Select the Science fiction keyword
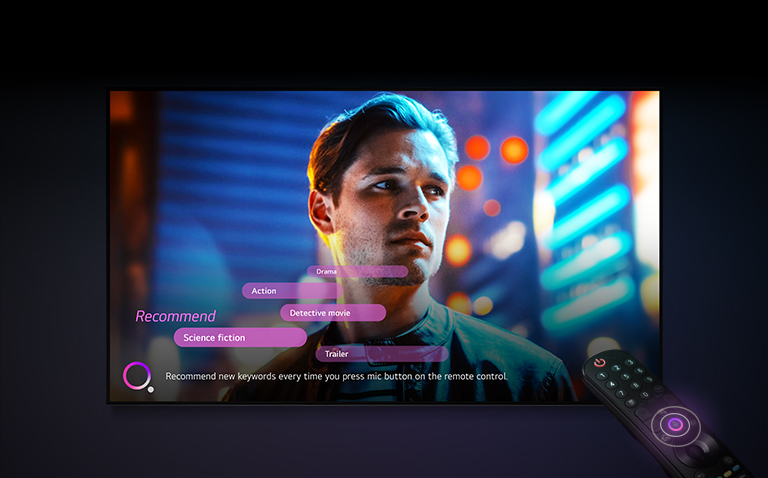The height and width of the screenshot is (478, 768). coord(240,338)
